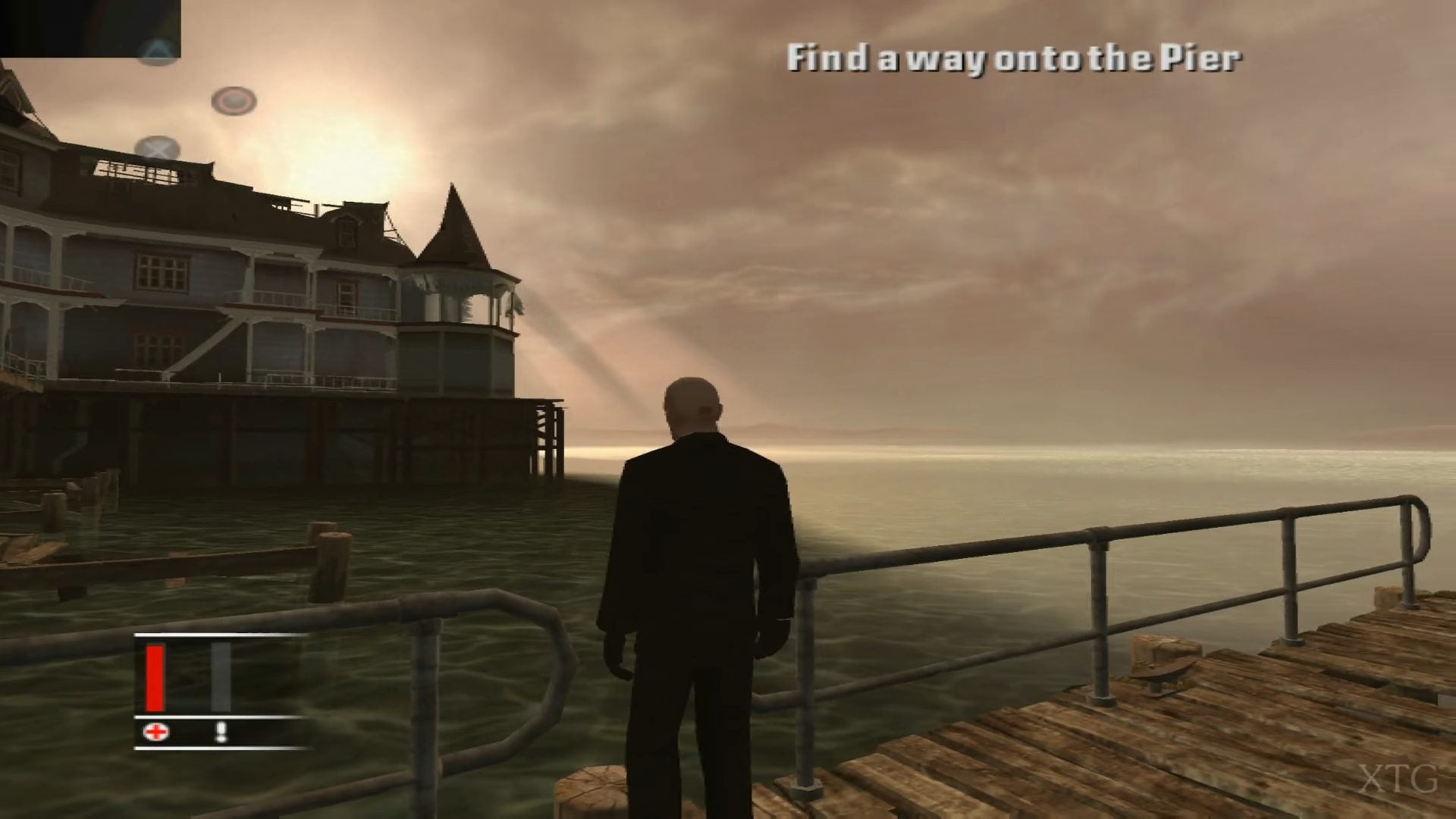Click the "Find a way onto the Pier" objective
Image resolution: width=1456 pixels, height=819 pixels.
[x=1013, y=58]
